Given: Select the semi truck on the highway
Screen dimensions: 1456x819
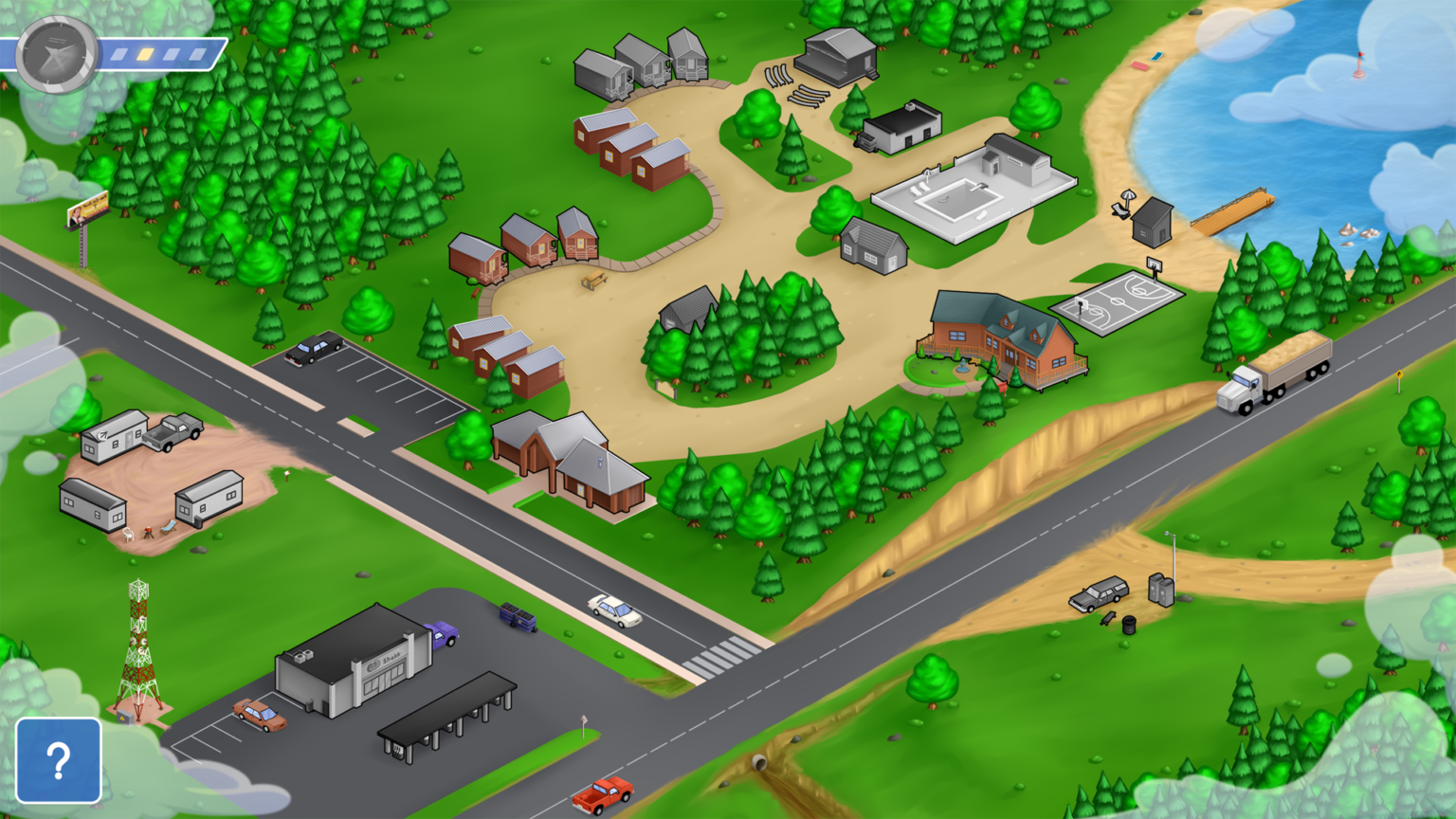Looking at the screenshot, I should coord(1275,379).
